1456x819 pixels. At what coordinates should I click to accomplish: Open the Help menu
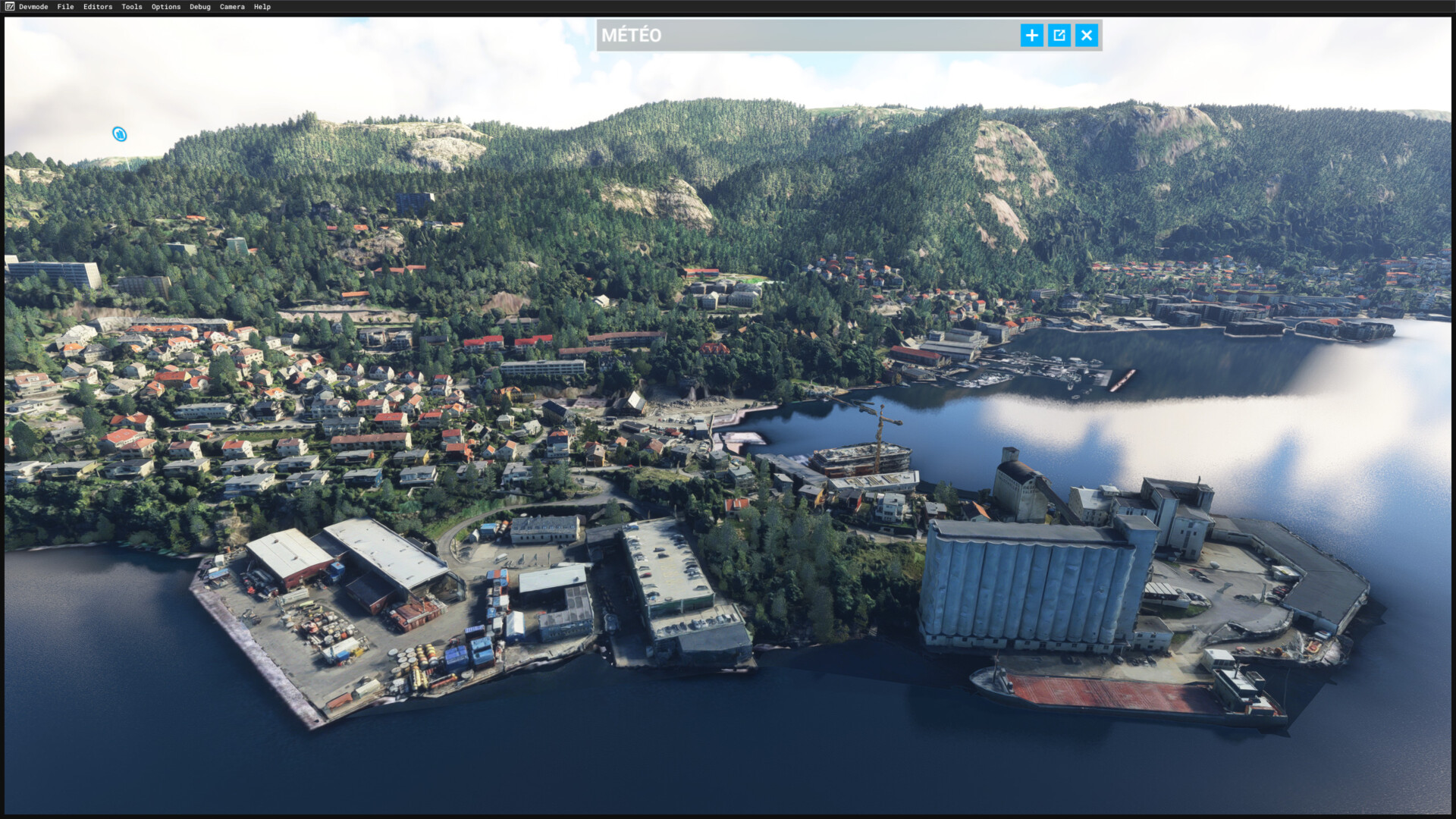[262, 7]
